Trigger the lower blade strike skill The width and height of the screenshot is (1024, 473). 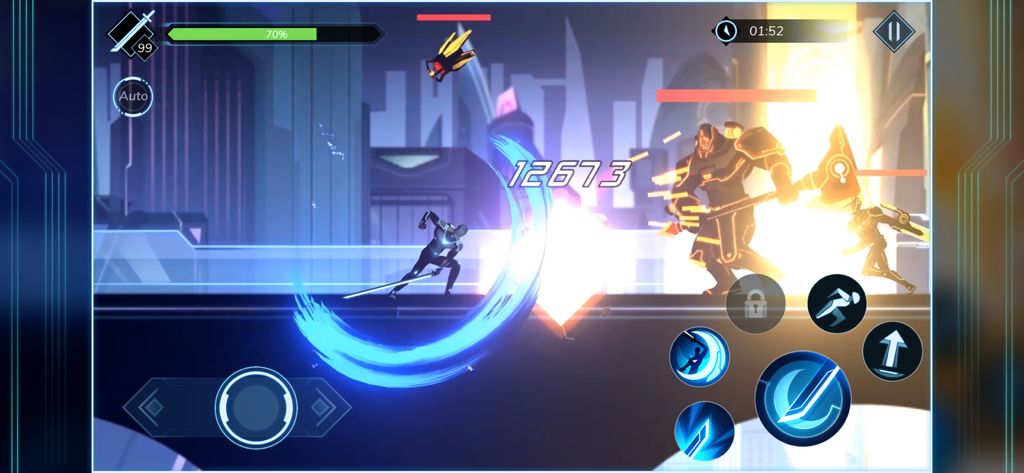click(x=704, y=431)
